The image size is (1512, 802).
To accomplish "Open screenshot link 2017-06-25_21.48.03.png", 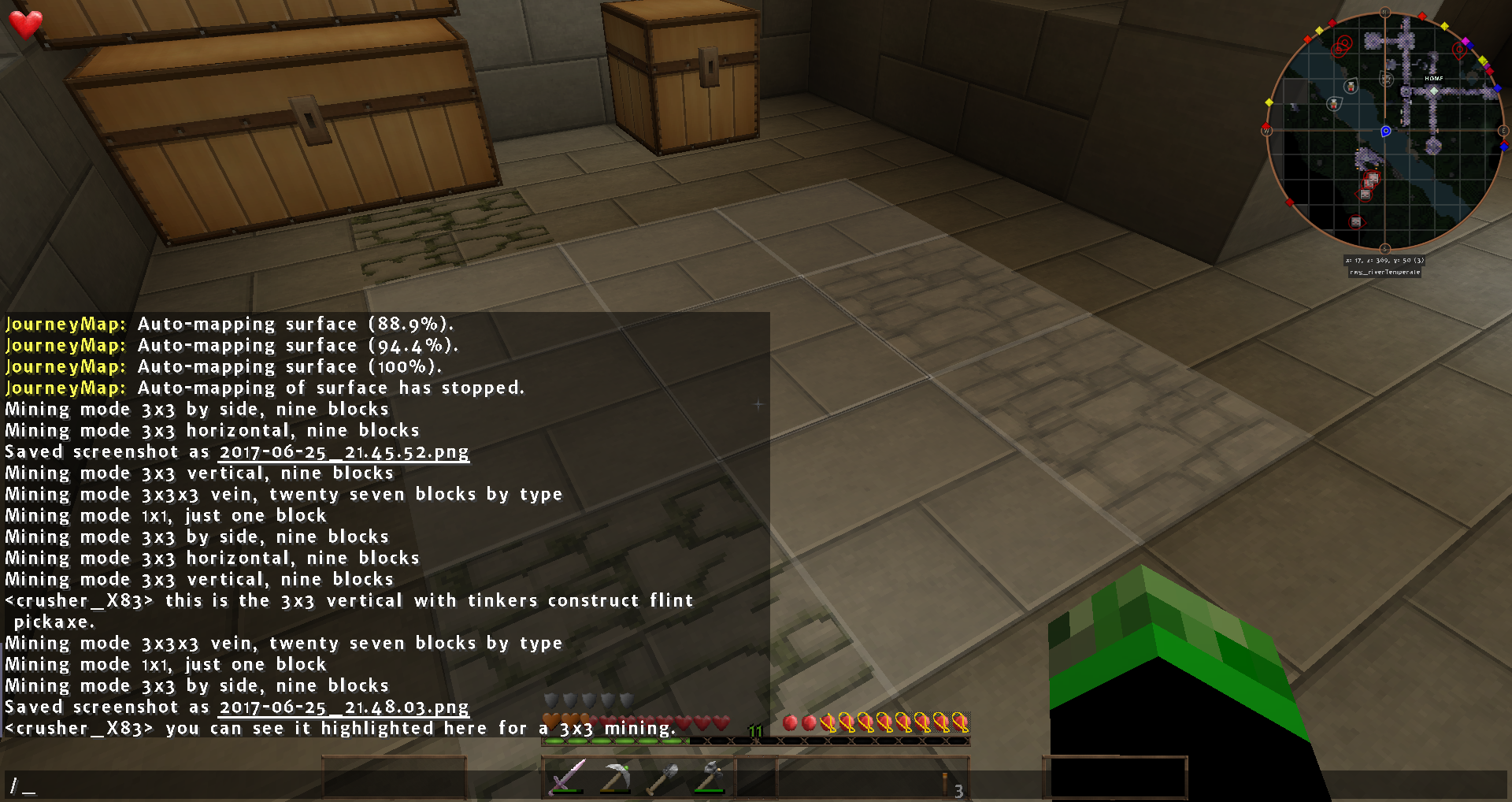I will coord(343,707).
